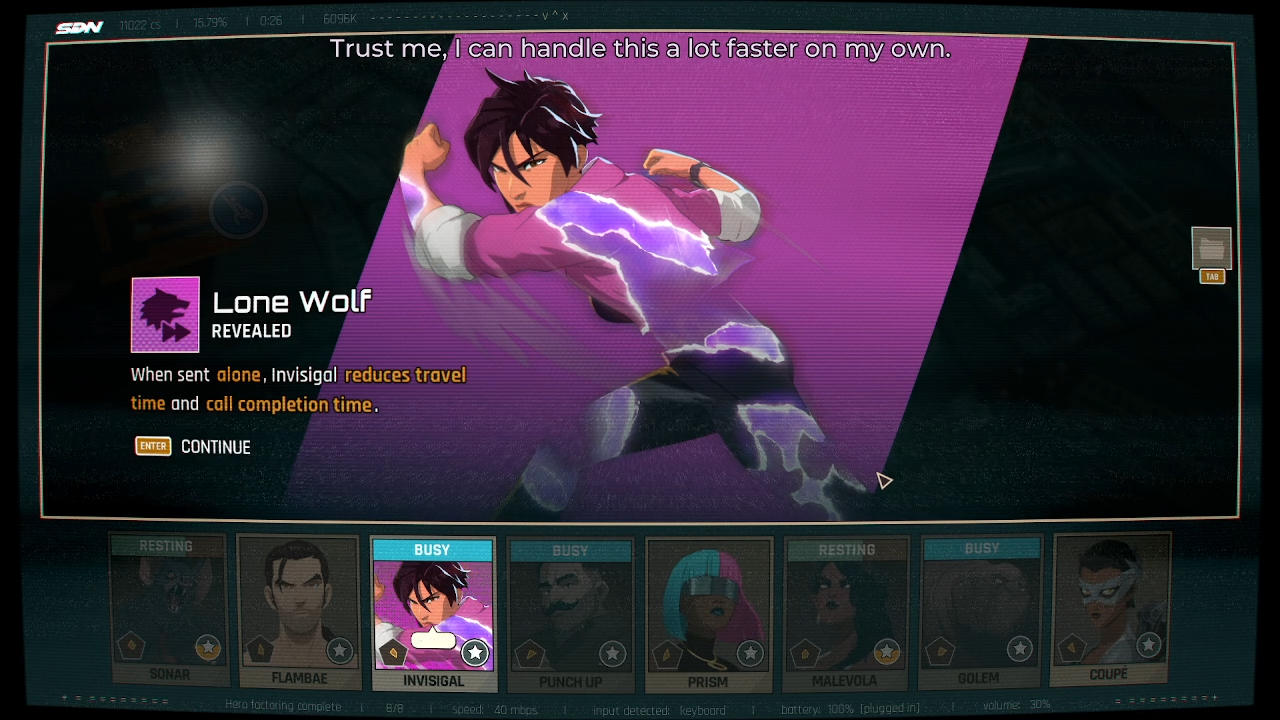
Task: Choose the Flambae hero card
Action: point(298,612)
